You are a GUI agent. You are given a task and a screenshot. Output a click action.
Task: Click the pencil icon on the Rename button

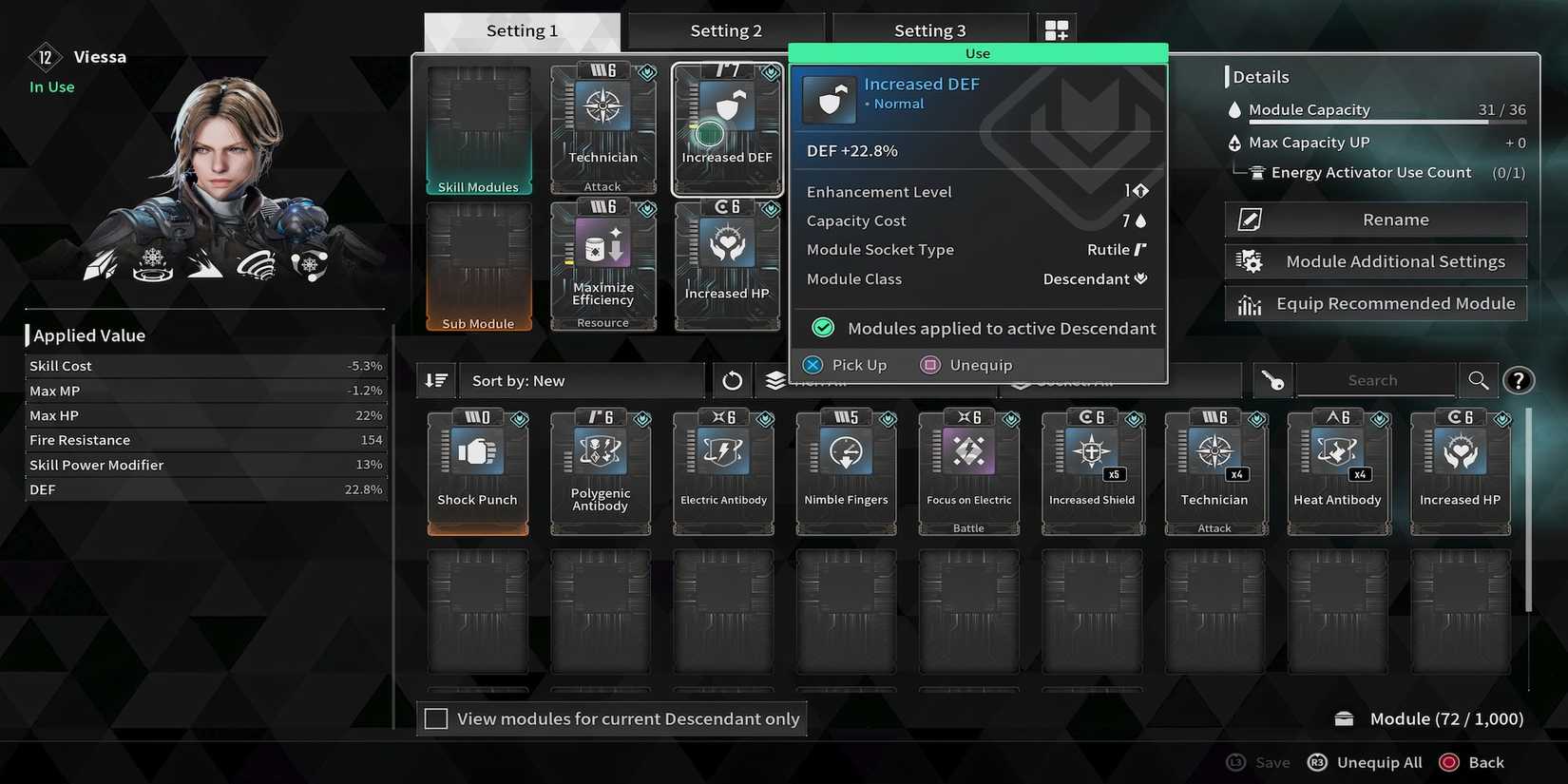tap(1248, 219)
